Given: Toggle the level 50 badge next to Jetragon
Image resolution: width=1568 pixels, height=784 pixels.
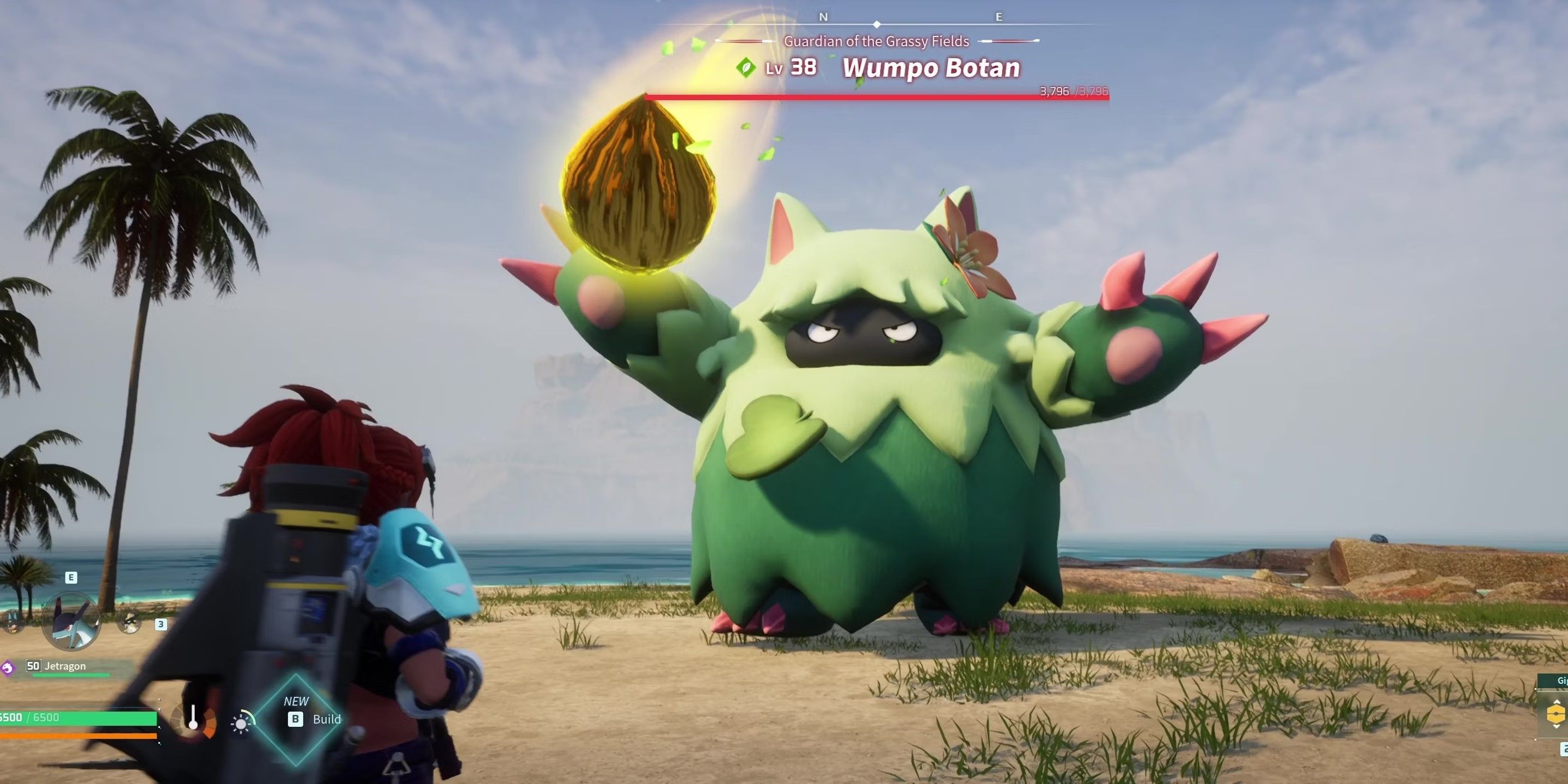Looking at the screenshot, I should (33, 667).
